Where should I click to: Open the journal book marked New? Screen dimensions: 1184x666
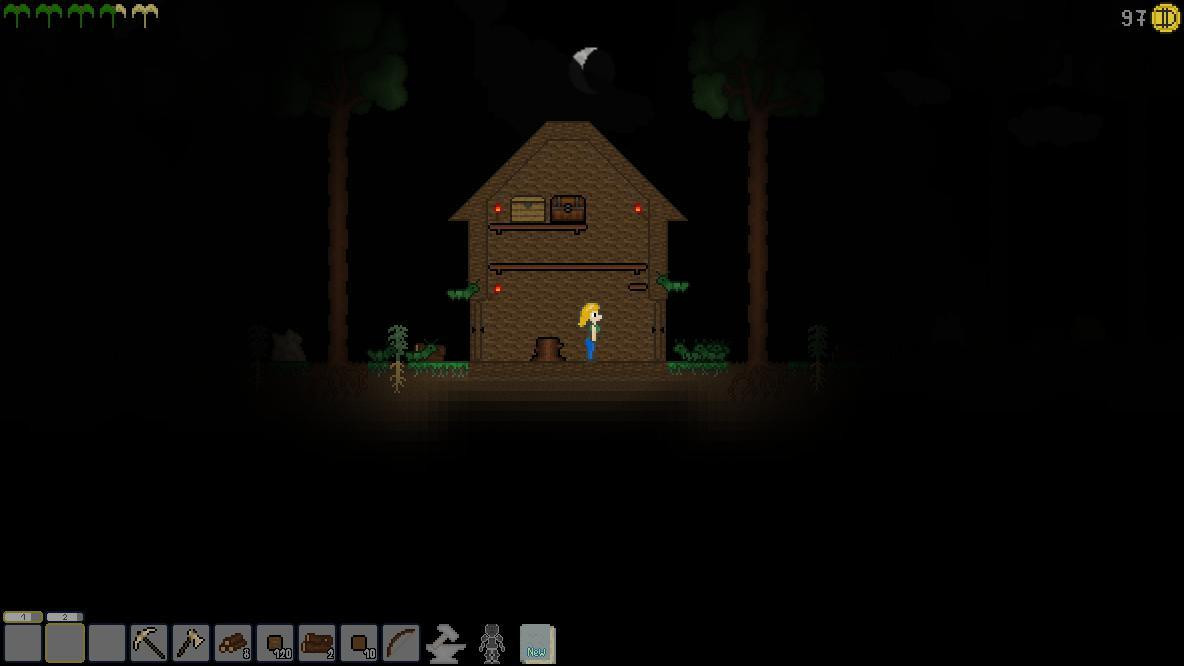[x=537, y=643]
